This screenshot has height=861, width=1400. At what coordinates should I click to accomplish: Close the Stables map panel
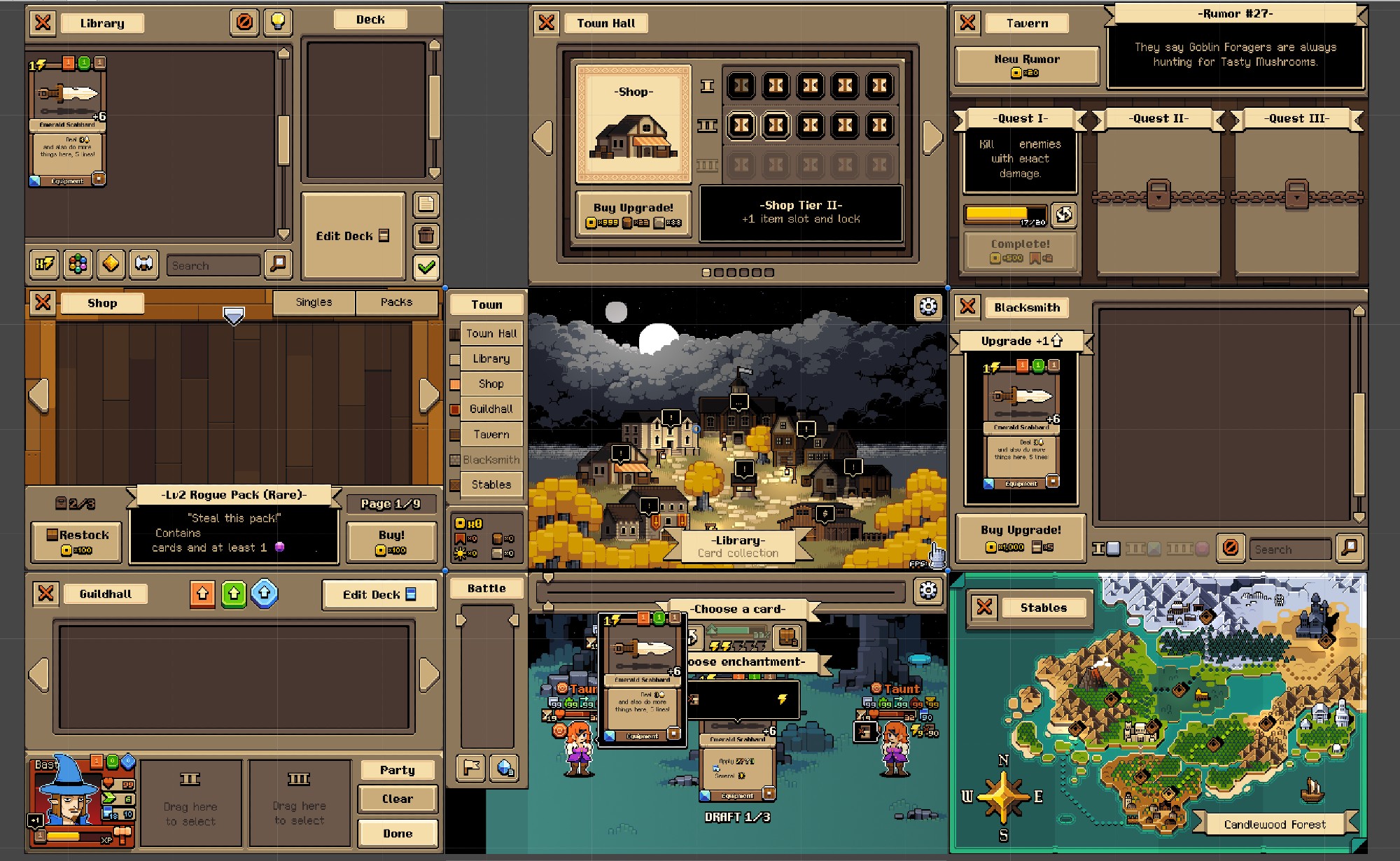point(984,607)
